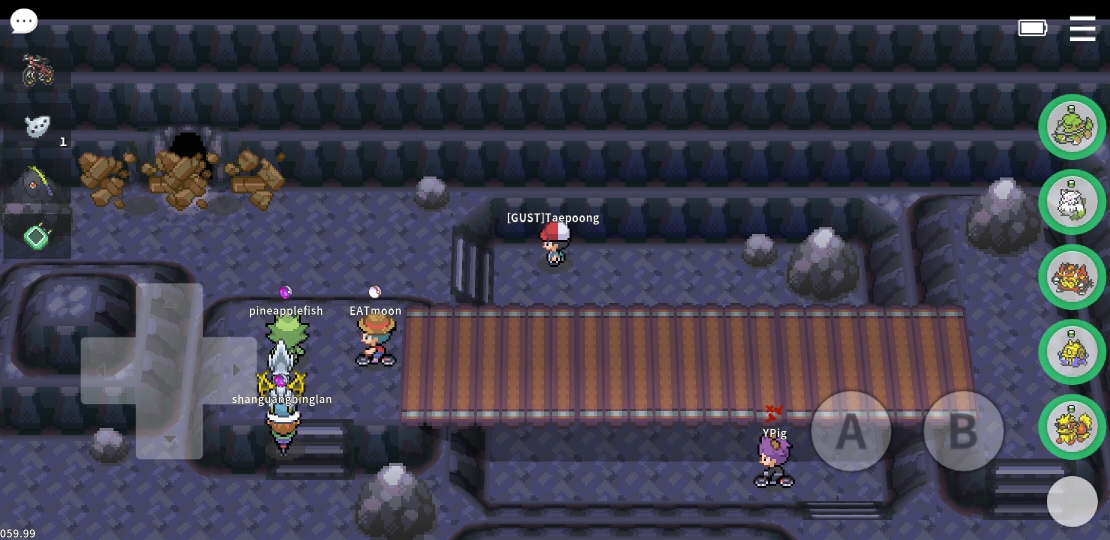Screen dimensions: 1110x540
Task: Use the bicycle shortcut item
Action: tap(38, 69)
